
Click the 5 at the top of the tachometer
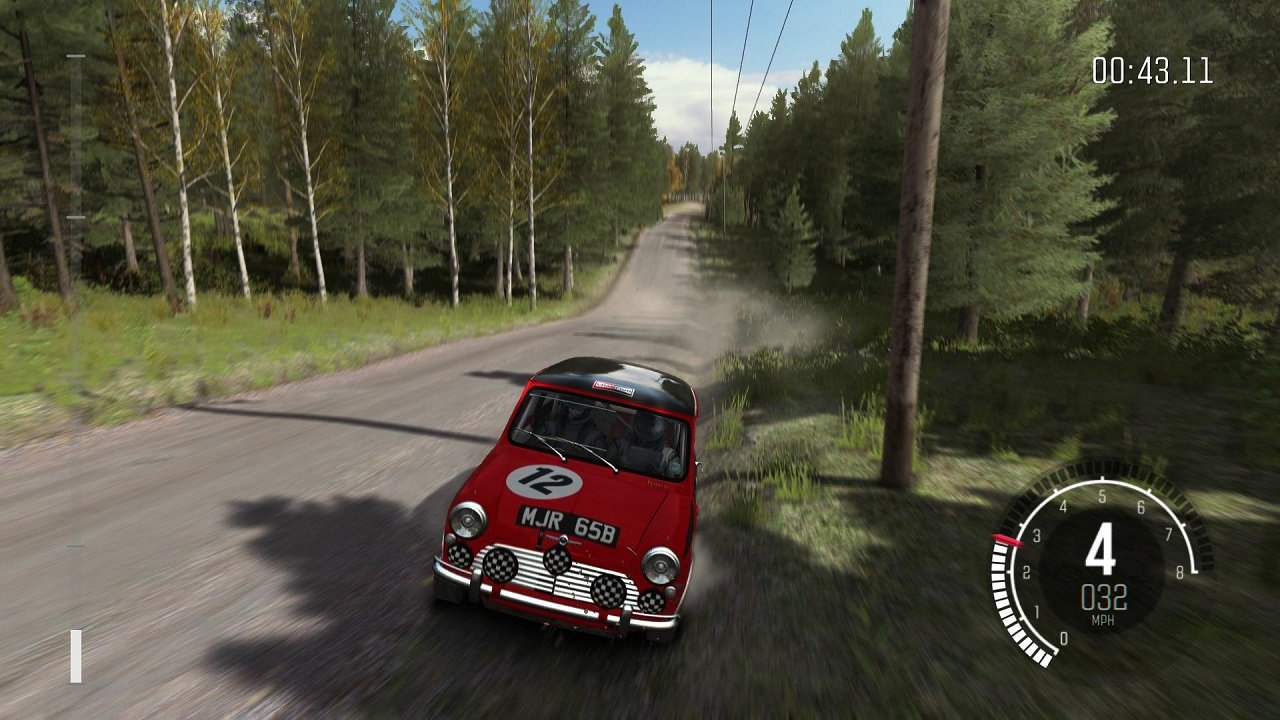click(x=1102, y=494)
